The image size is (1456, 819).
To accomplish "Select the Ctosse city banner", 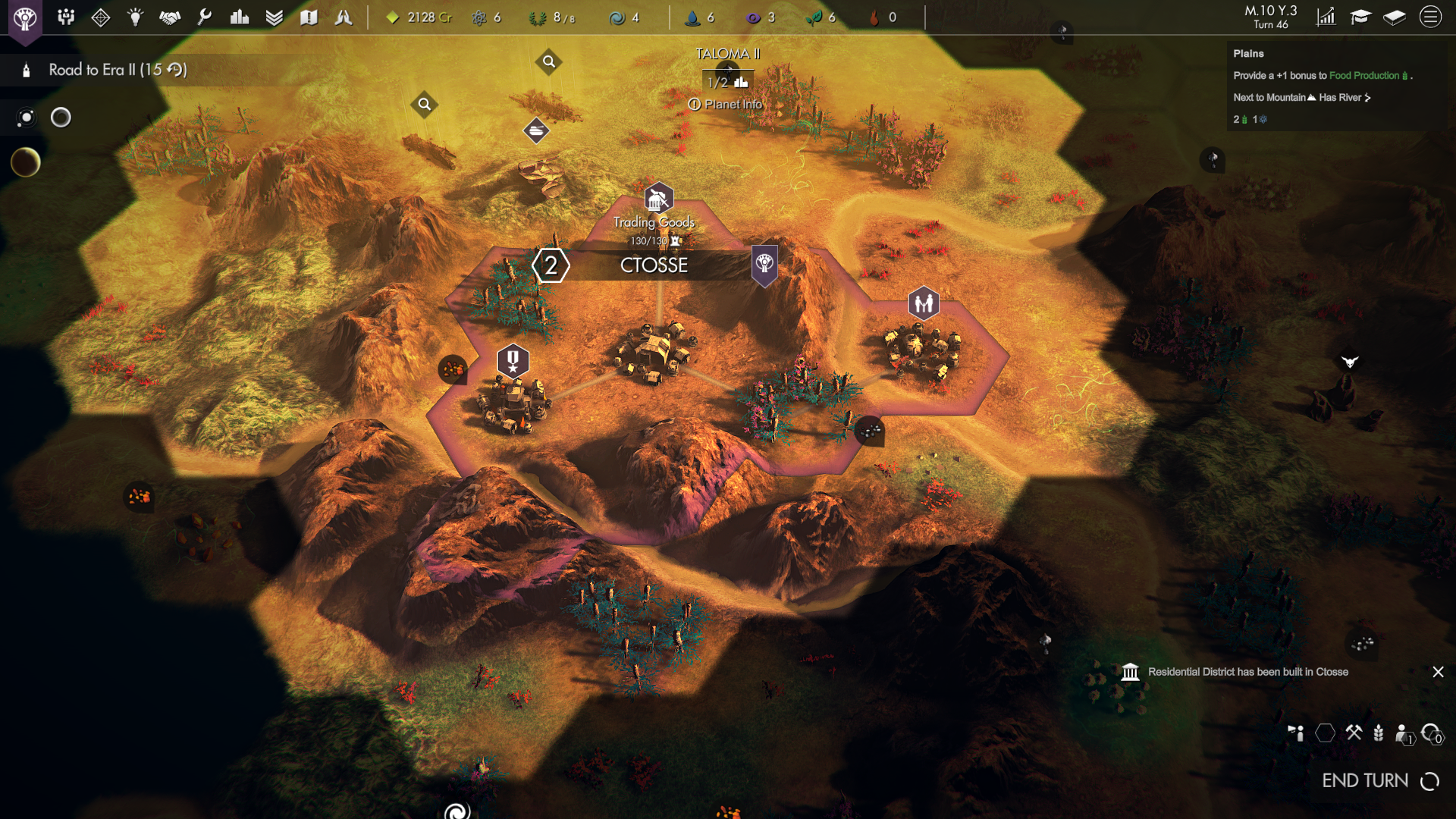I will click(654, 265).
